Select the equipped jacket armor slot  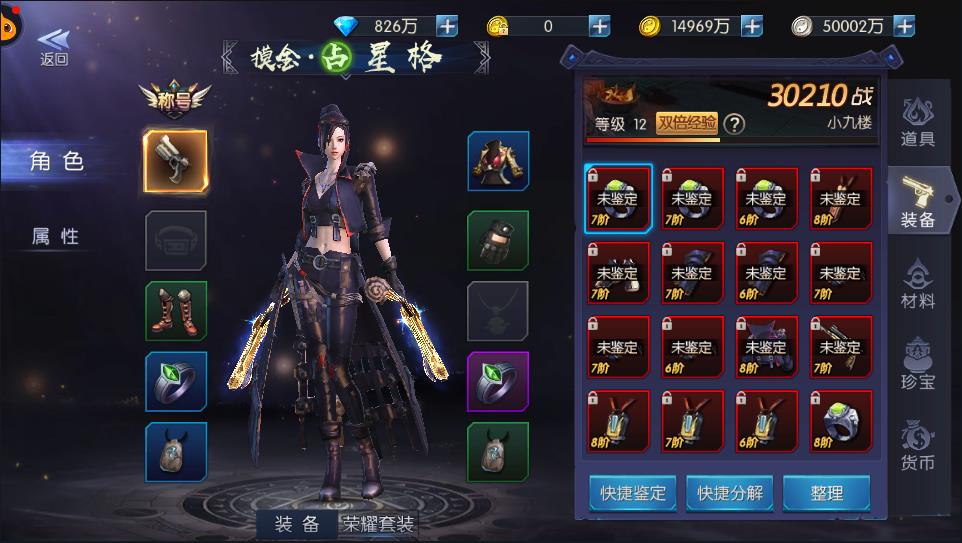[x=498, y=161]
